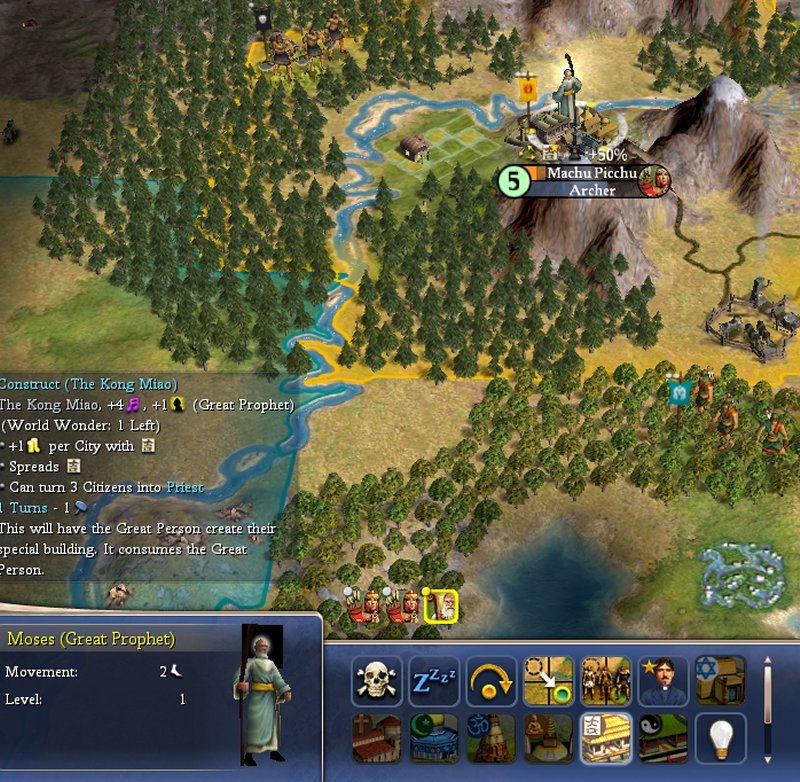Build the Jewish shrine (Star of David)
Image resolution: width=800 pixels, height=782 pixels.
click(x=720, y=682)
